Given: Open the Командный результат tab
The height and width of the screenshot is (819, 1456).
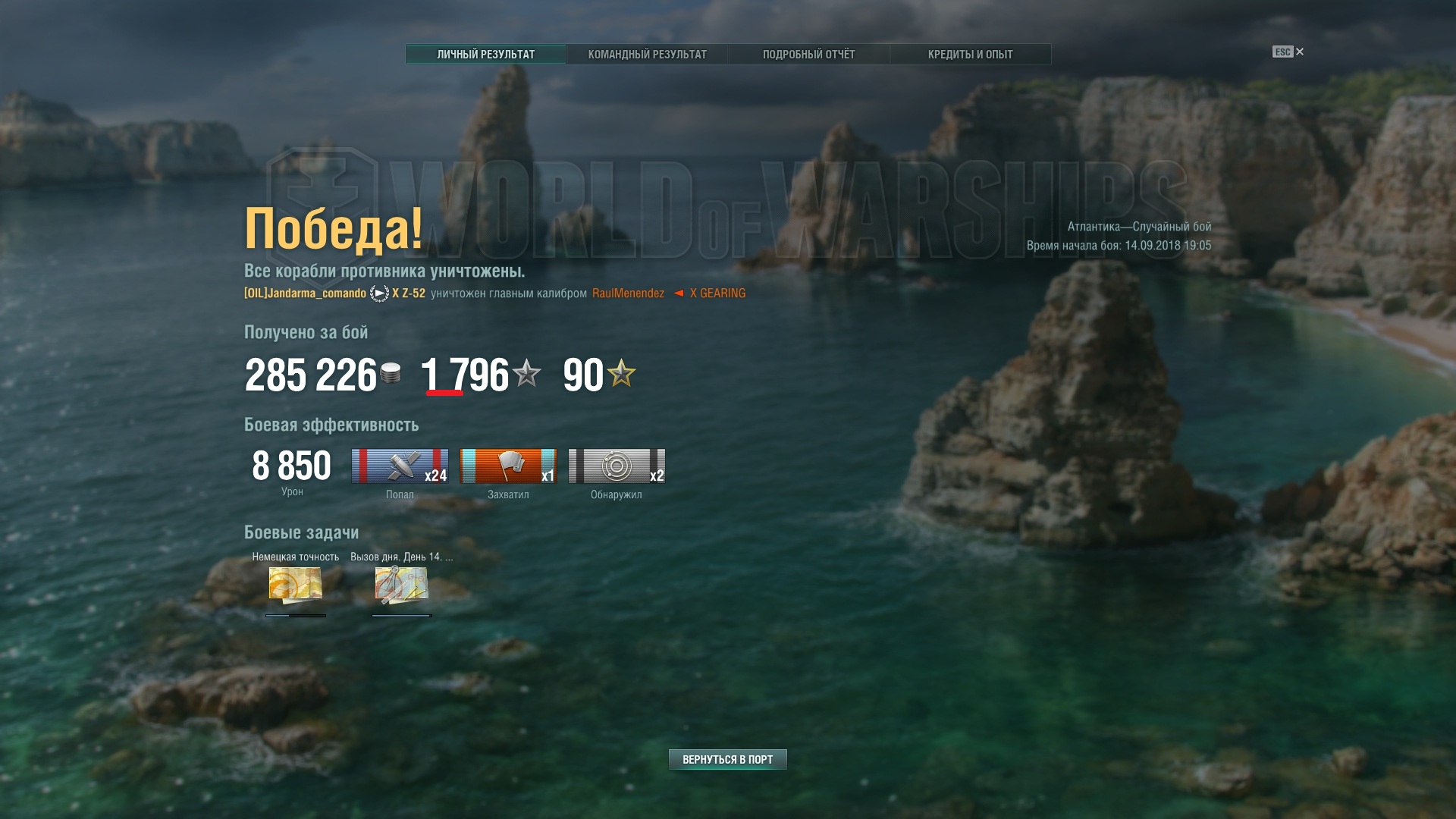Looking at the screenshot, I should tap(647, 55).
